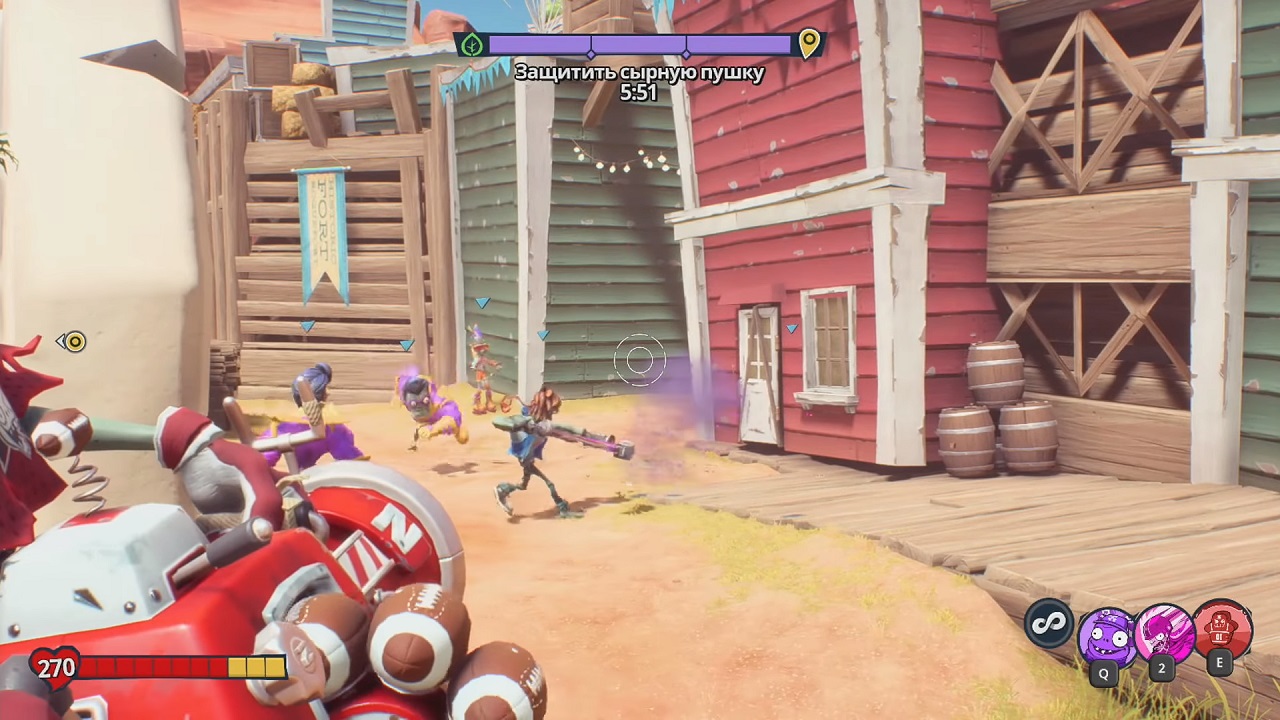The image size is (1280, 720).
Task: Open the "Защитить сырную пушку" objective tracker
Action: (639, 72)
